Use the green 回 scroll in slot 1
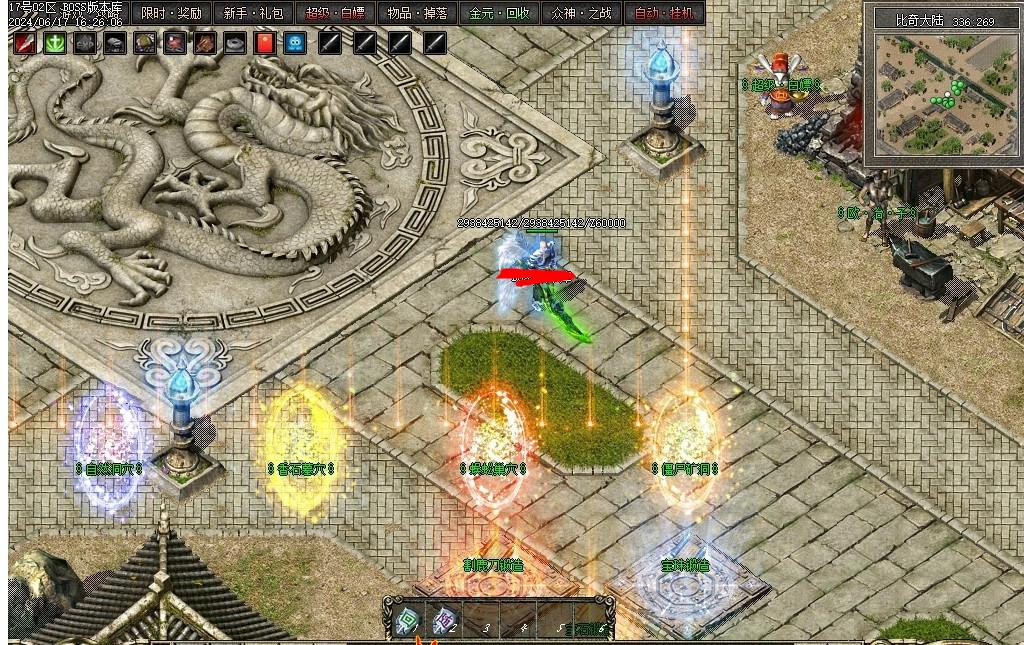 pos(405,620)
